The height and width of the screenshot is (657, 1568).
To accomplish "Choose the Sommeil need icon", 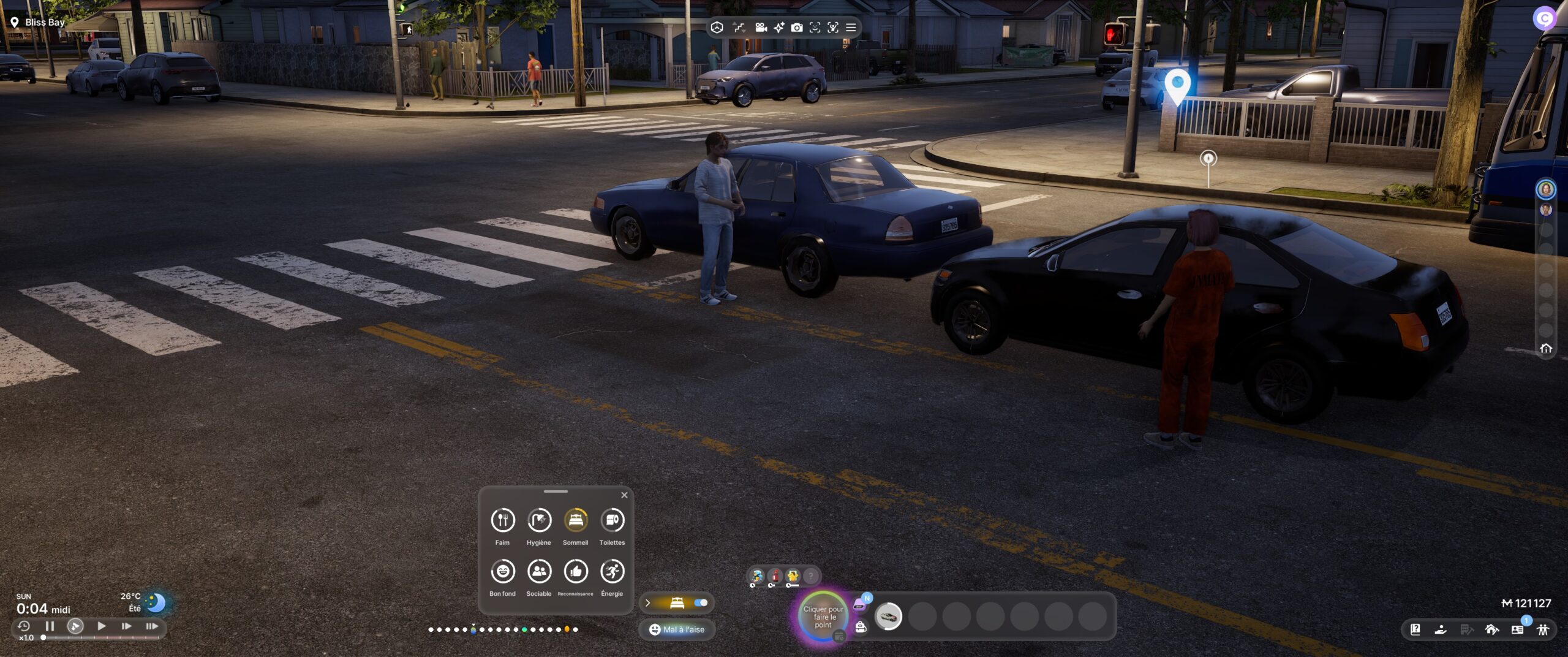I will [x=575, y=520].
